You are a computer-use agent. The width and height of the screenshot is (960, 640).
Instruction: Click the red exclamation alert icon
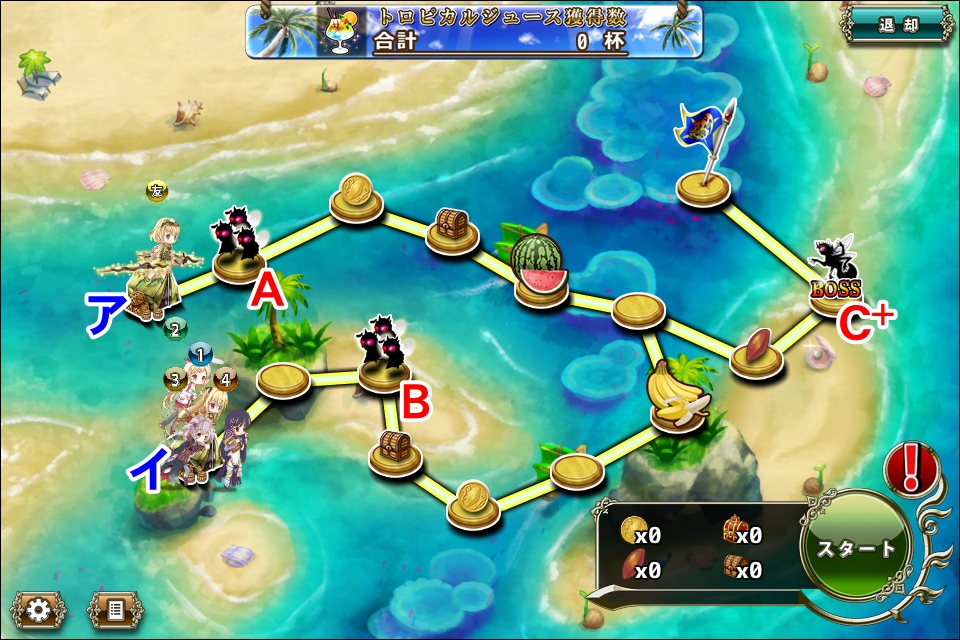[x=911, y=468]
